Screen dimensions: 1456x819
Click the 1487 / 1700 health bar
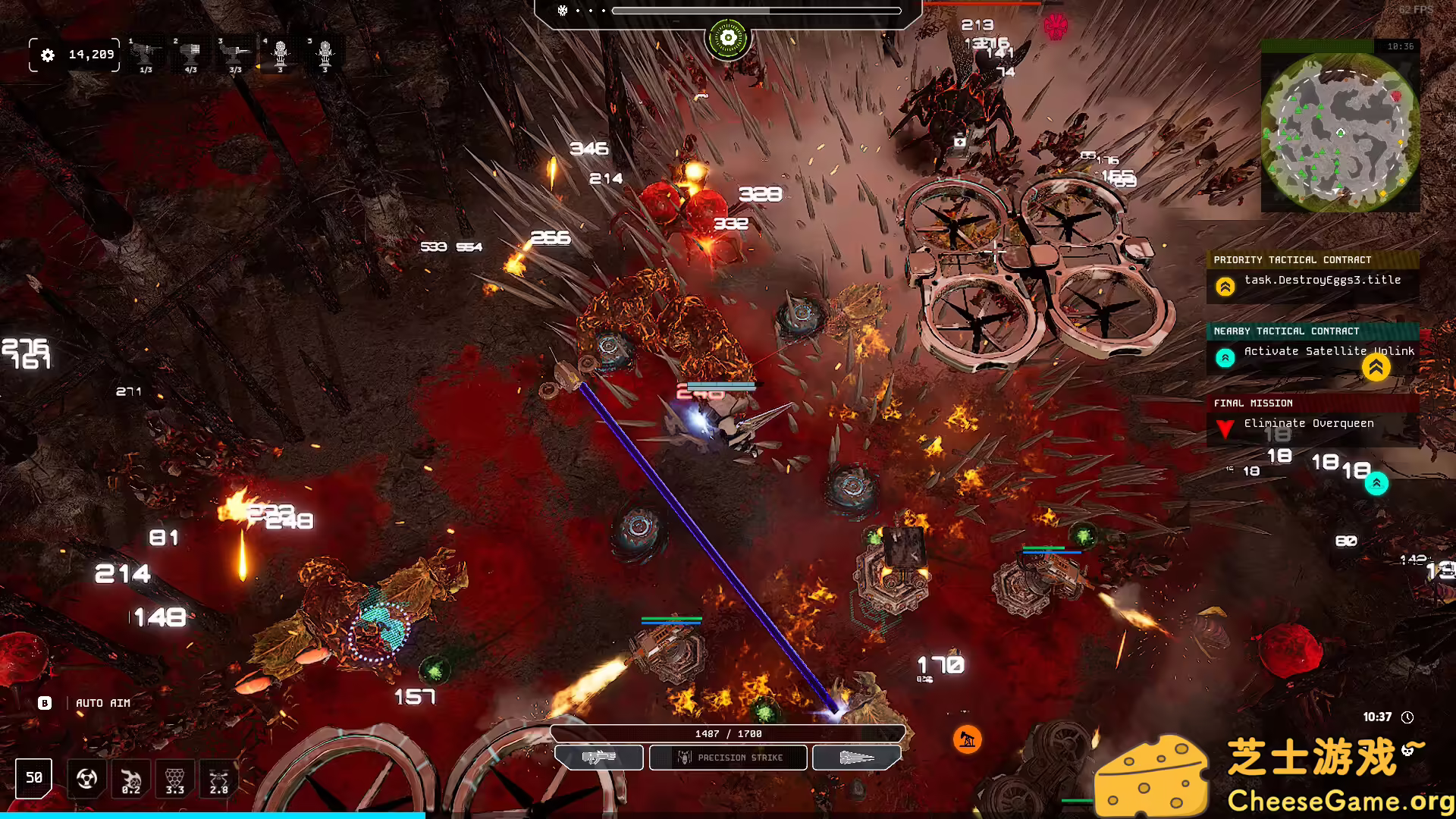[x=728, y=733]
